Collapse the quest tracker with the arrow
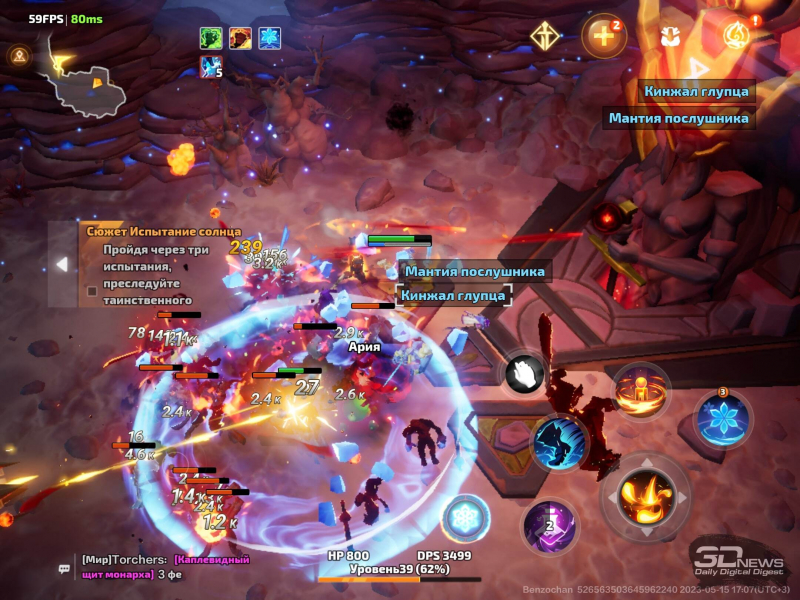The width and height of the screenshot is (800, 600). pyautogui.click(x=61, y=264)
